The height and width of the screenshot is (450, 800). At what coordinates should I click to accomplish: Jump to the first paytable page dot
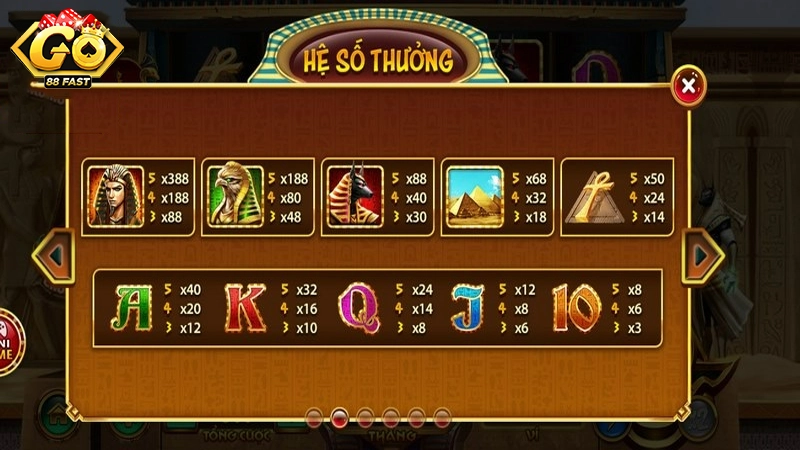[x=314, y=416]
